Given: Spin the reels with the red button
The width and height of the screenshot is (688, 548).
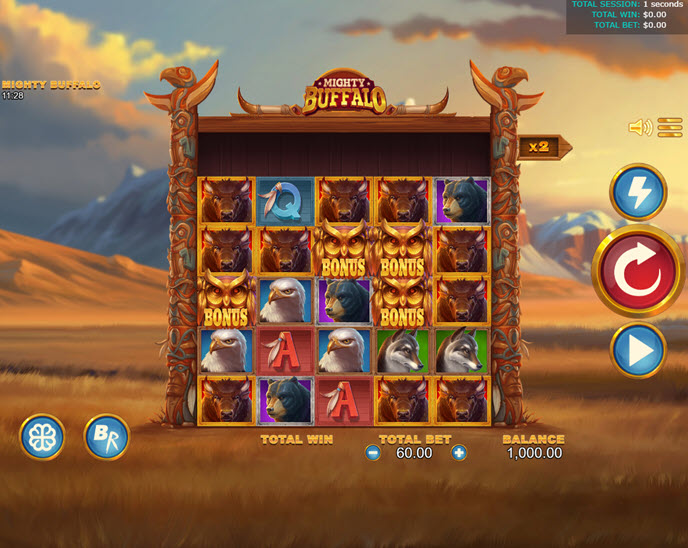Looking at the screenshot, I should tap(638, 271).
